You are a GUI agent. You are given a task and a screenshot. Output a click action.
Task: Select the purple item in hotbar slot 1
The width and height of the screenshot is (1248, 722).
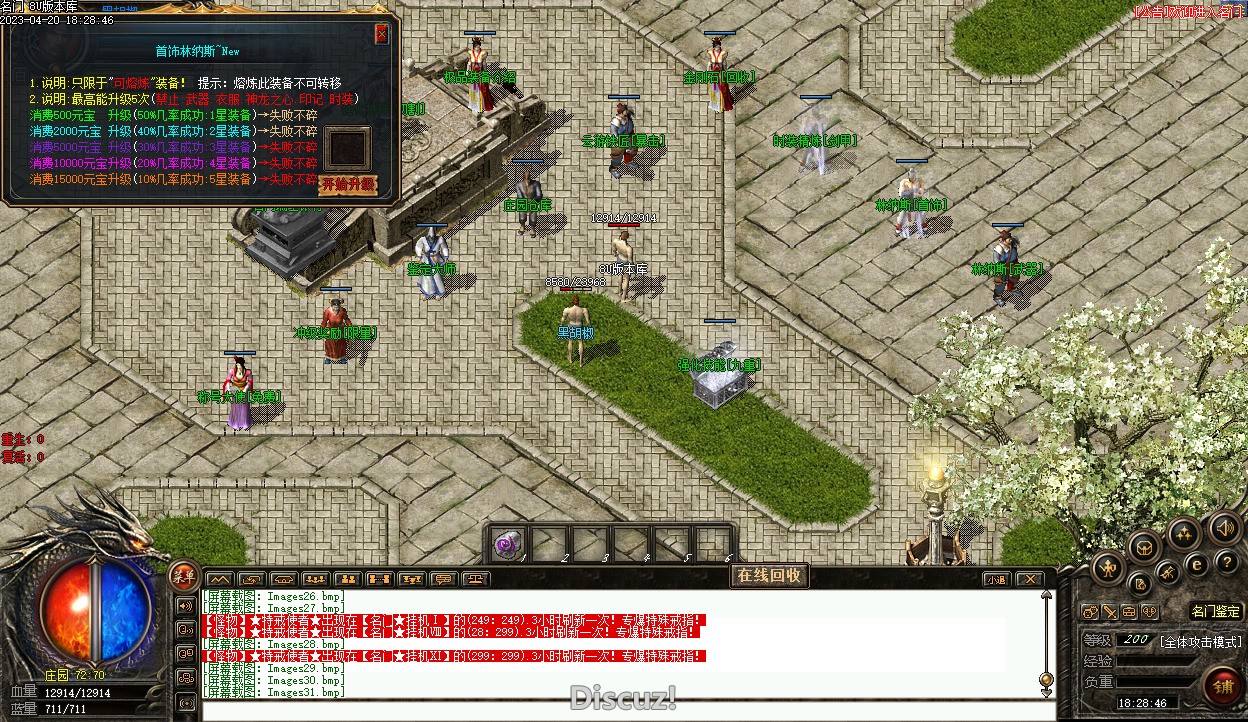pos(510,543)
